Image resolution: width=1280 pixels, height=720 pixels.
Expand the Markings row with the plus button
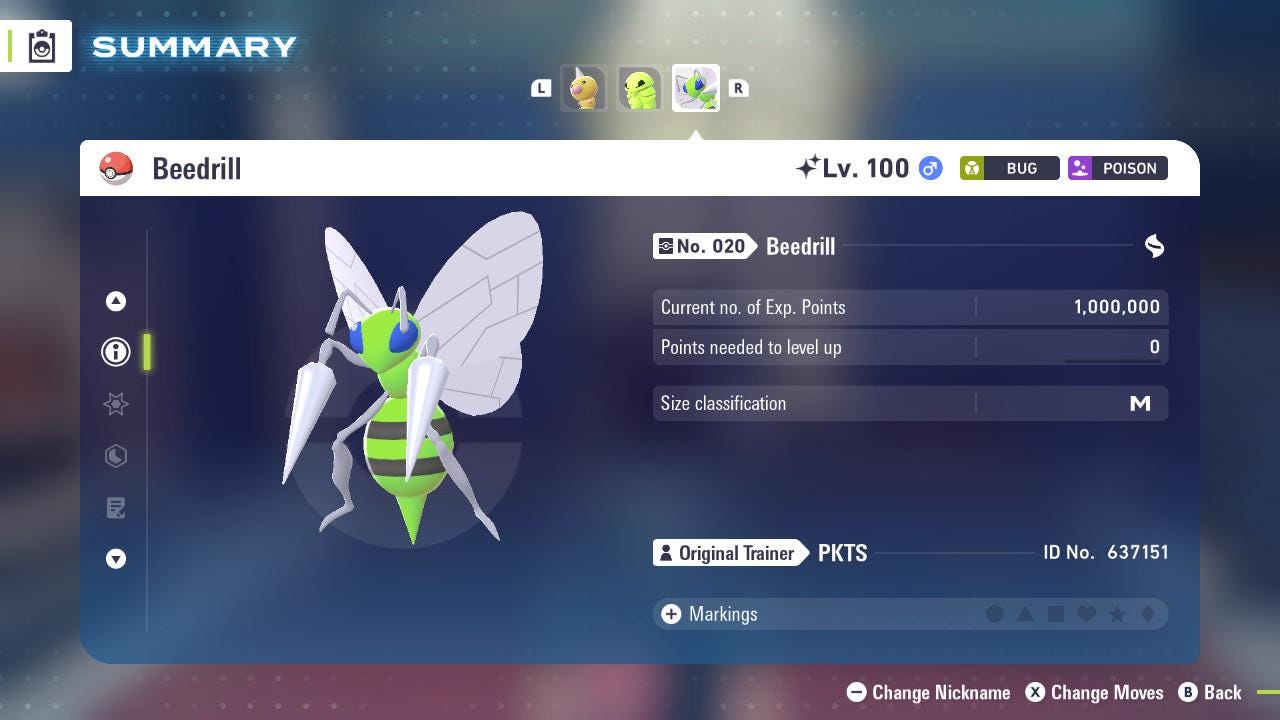point(669,614)
